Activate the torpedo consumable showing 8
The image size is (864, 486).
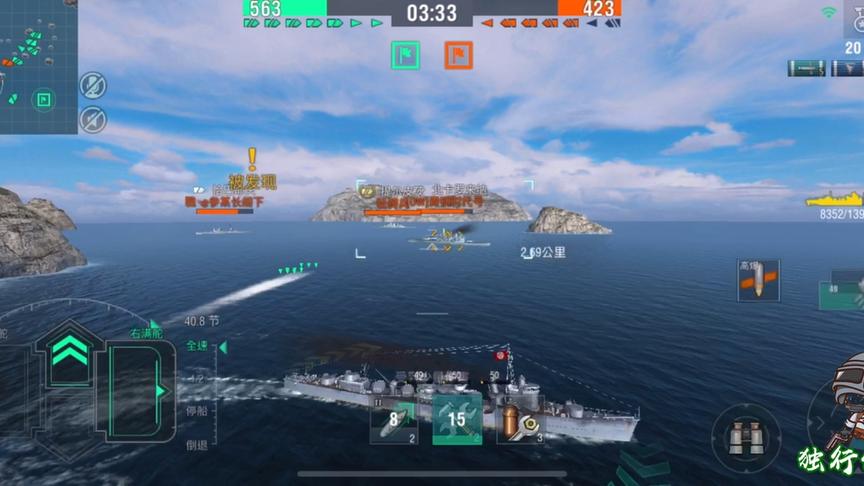394,420
